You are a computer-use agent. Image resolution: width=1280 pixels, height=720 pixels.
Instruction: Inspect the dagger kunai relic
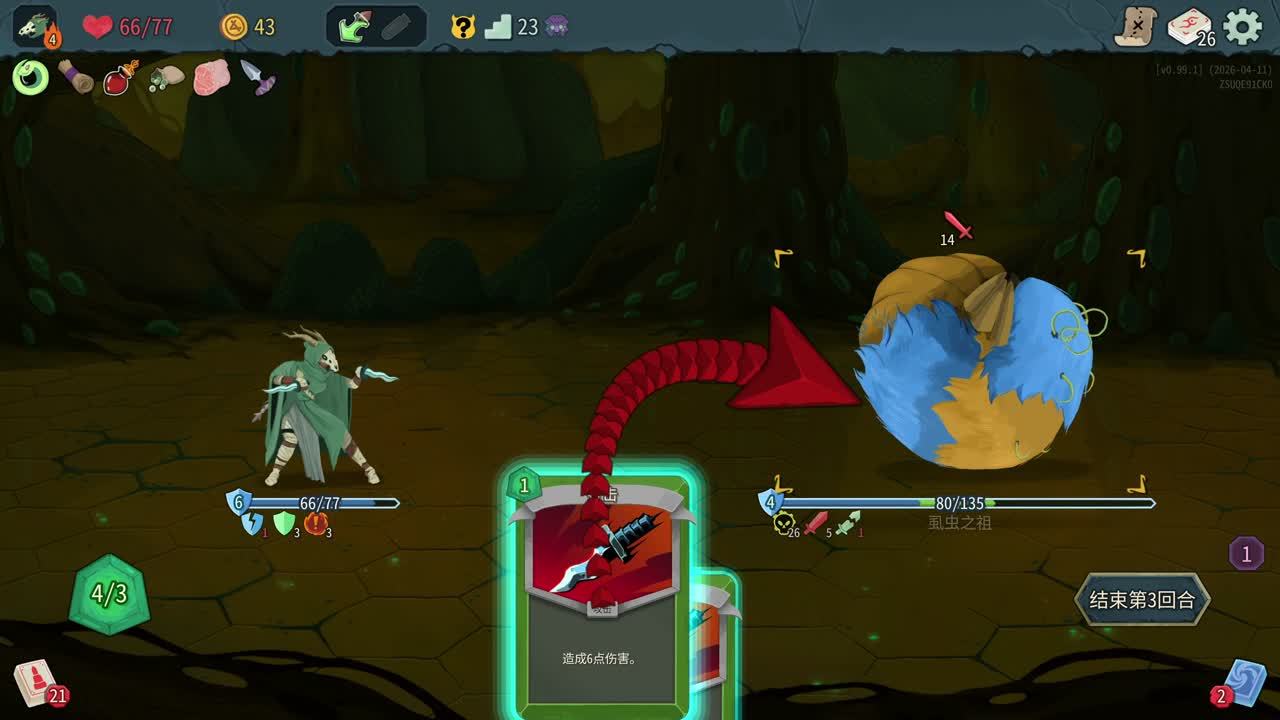pyautogui.click(x=257, y=77)
